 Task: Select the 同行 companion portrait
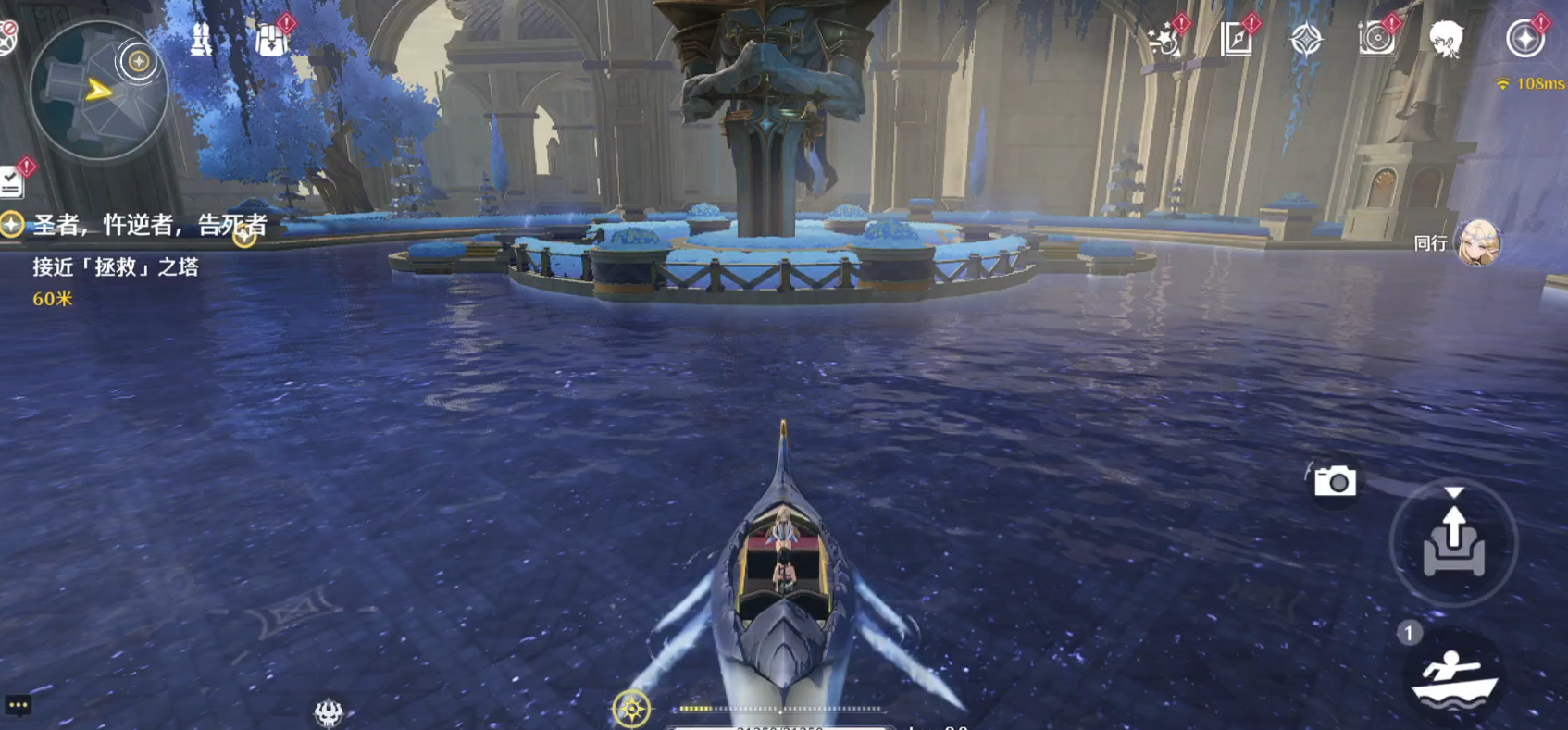point(1477,243)
